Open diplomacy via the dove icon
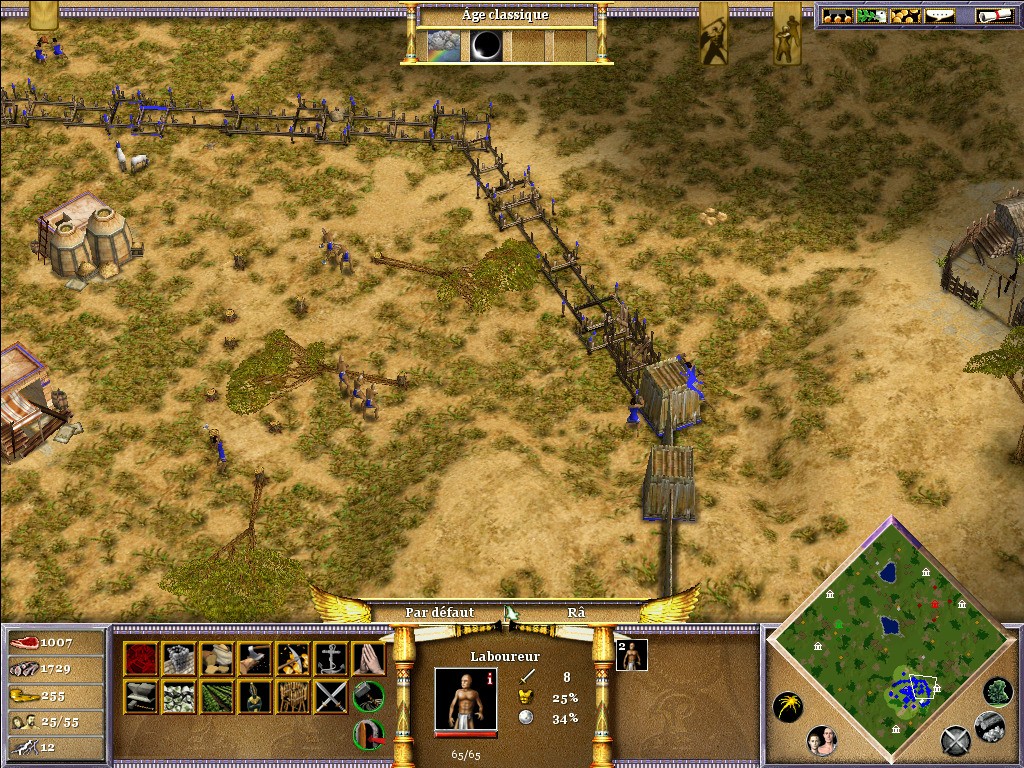Image resolution: width=1024 pixels, height=768 pixels. pos(872,16)
